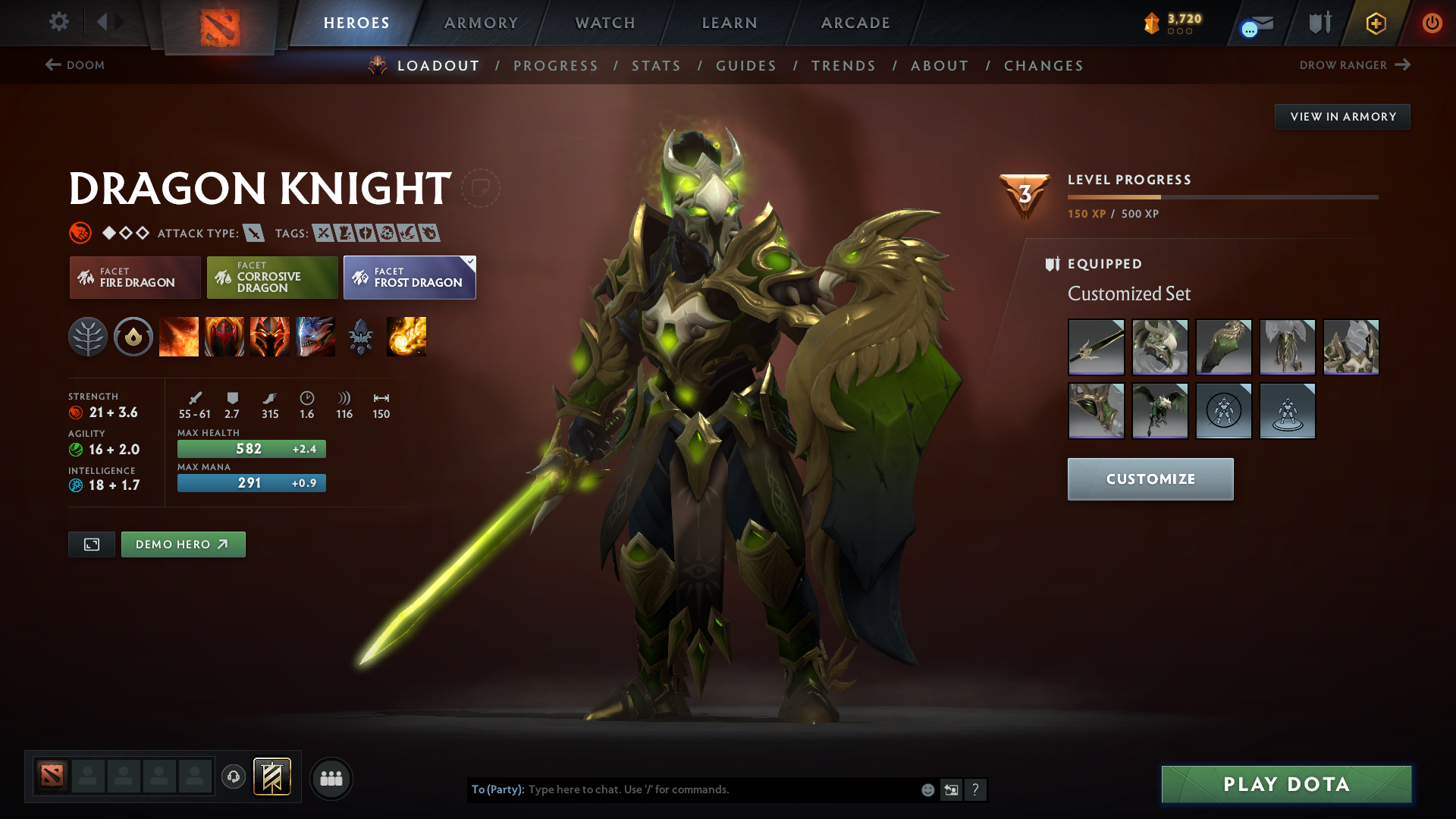Image resolution: width=1456 pixels, height=819 pixels.
Task: Open Dota Plus with the gold hexagon icon
Action: [1375, 23]
